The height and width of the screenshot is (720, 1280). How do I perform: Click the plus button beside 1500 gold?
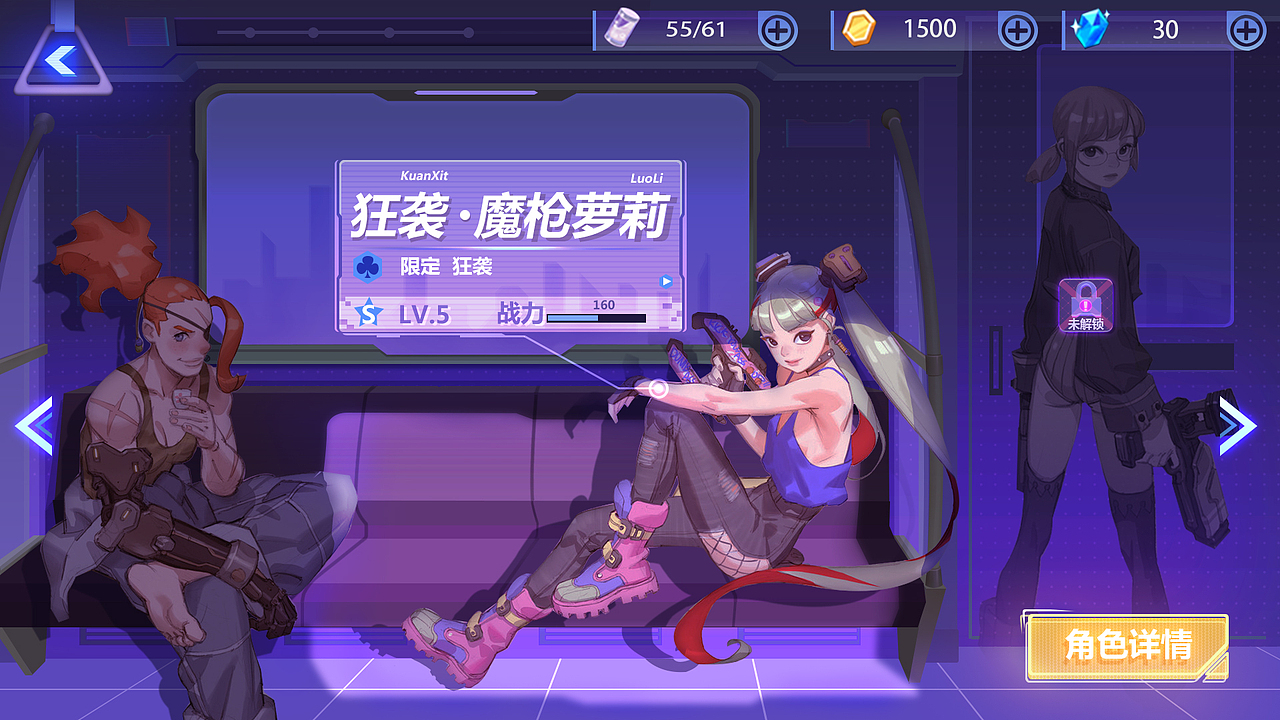(1017, 30)
